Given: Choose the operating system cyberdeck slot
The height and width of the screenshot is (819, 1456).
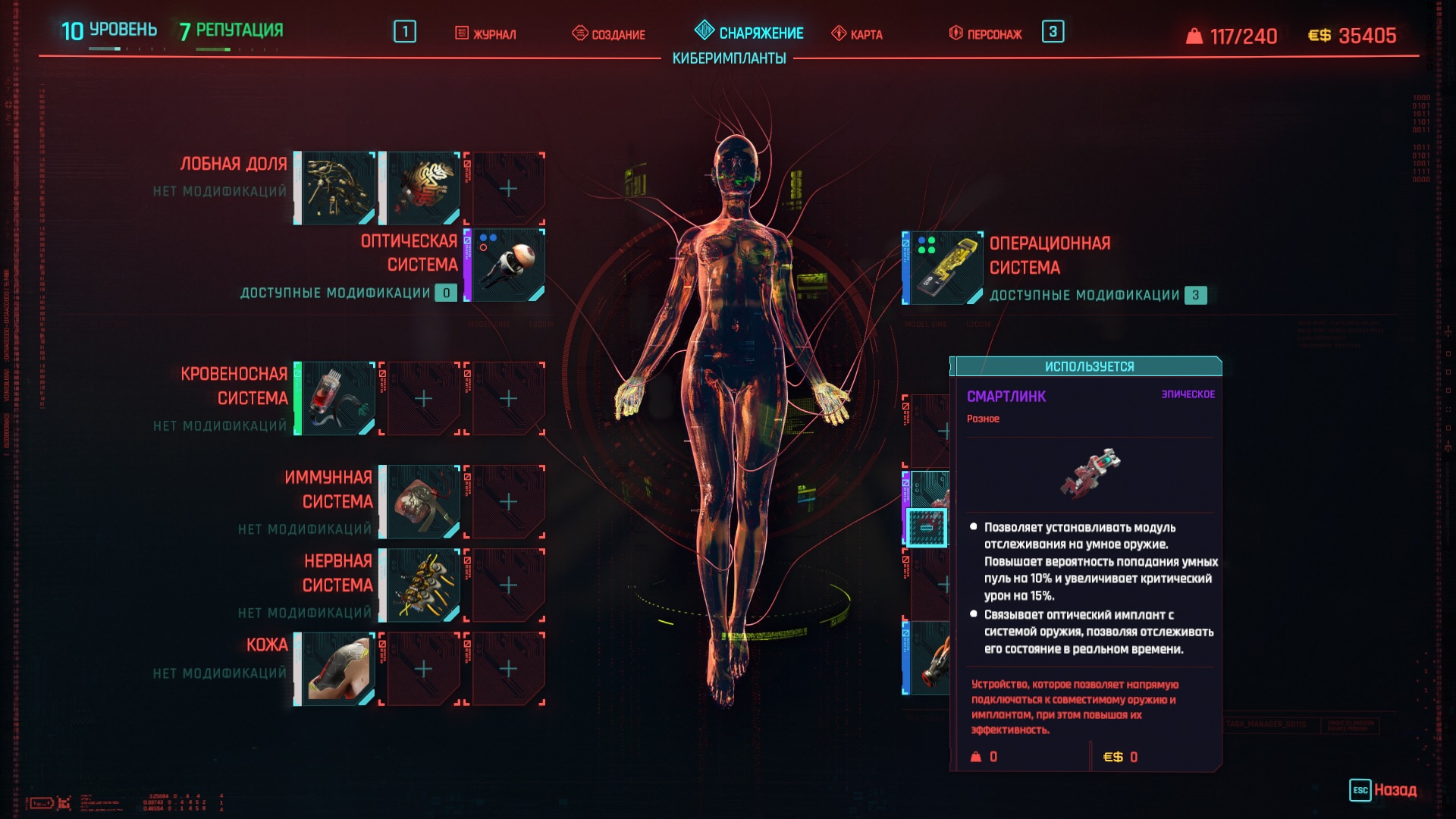Looking at the screenshot, I should 943,268.
